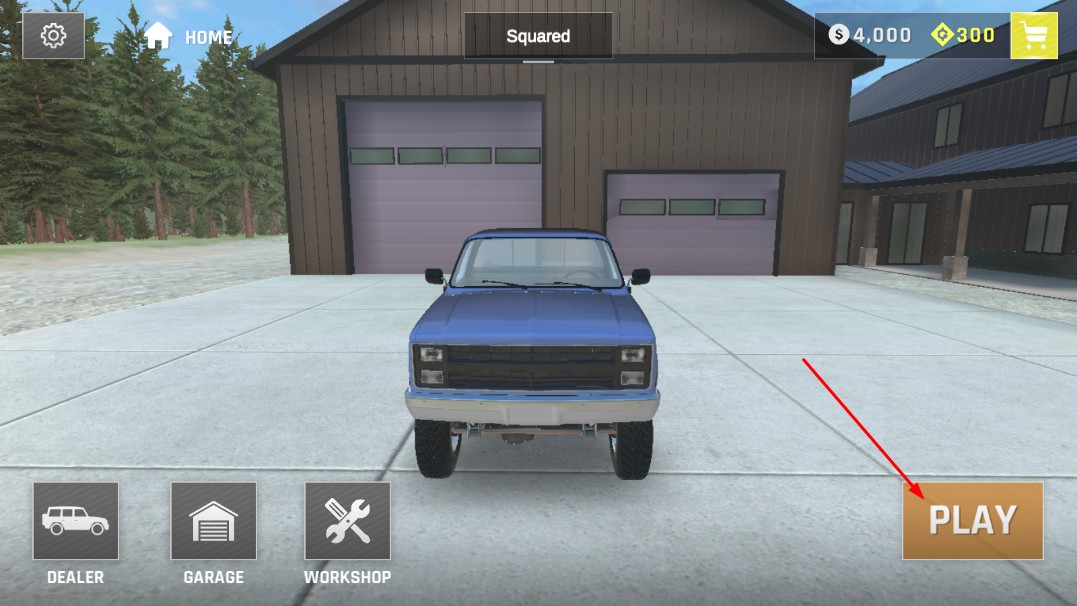
Task: Select the Squared vehicle name tab
Action: coord(538,36)
